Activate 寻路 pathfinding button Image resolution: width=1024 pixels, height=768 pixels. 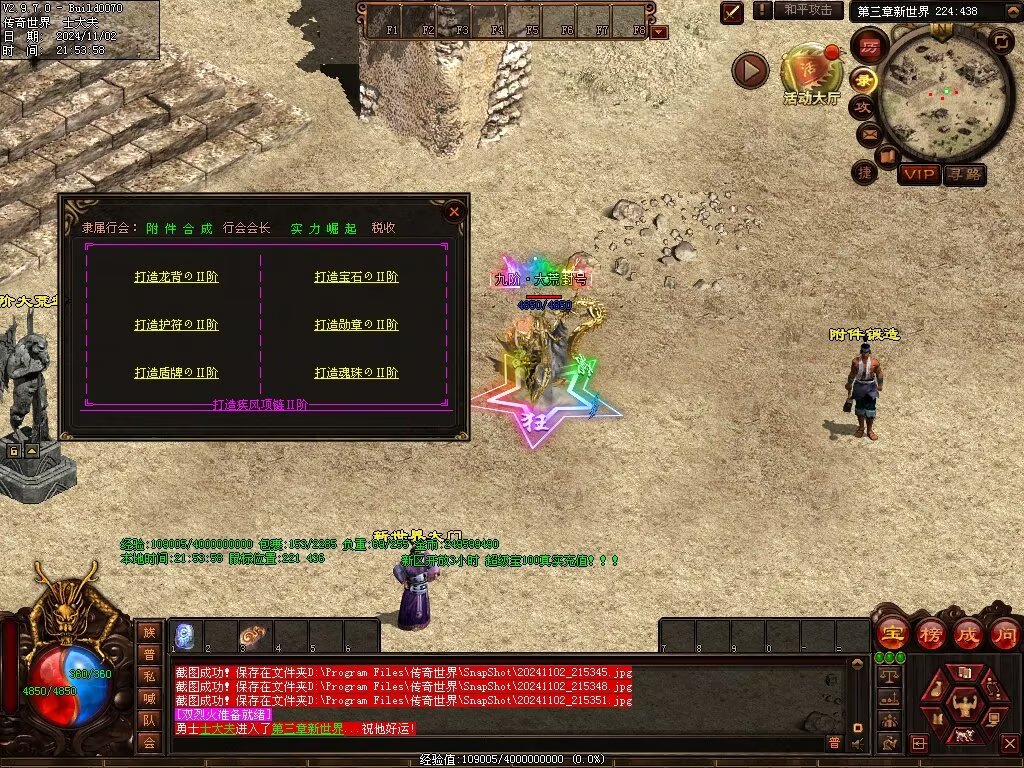pos(964,175)
